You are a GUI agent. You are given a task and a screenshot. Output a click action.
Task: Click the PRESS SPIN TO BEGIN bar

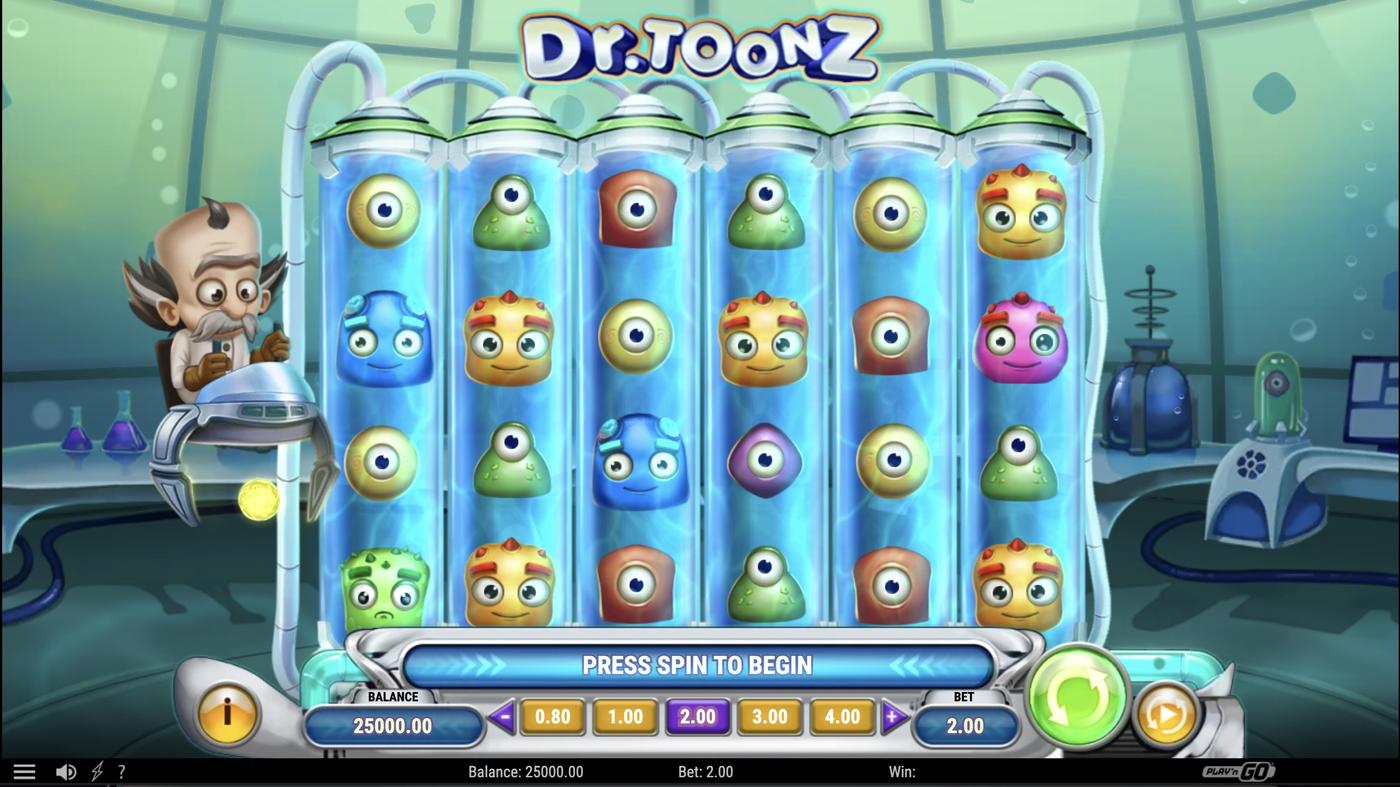[x=697, y=663]
